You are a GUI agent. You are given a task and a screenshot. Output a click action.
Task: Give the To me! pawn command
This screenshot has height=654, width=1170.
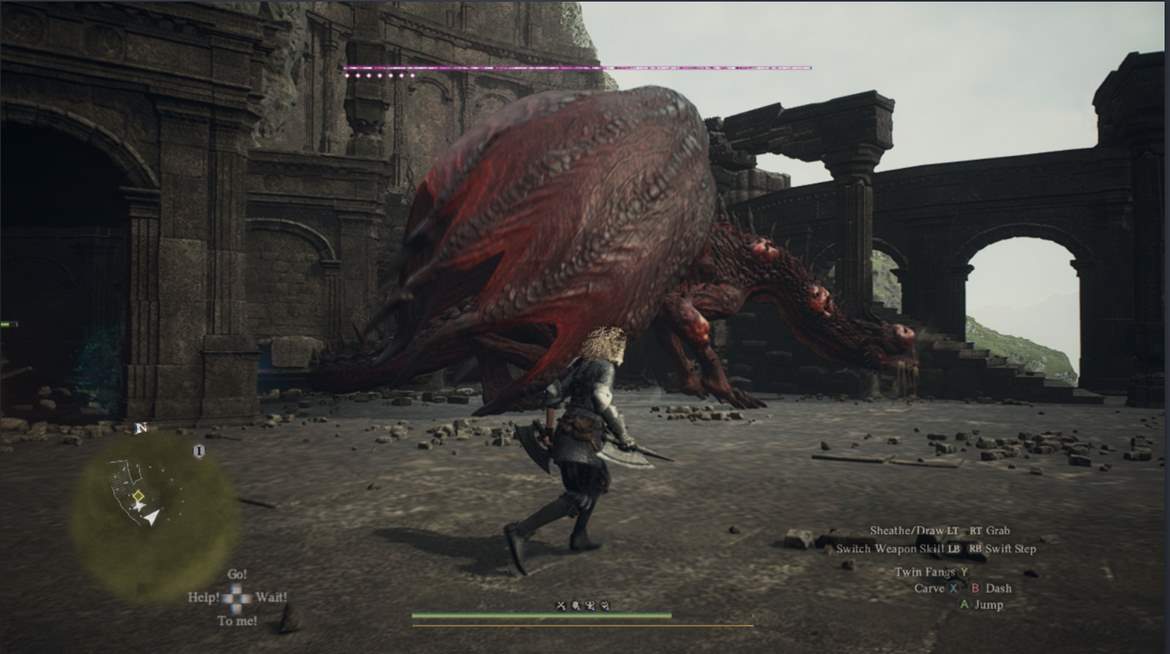237,621
